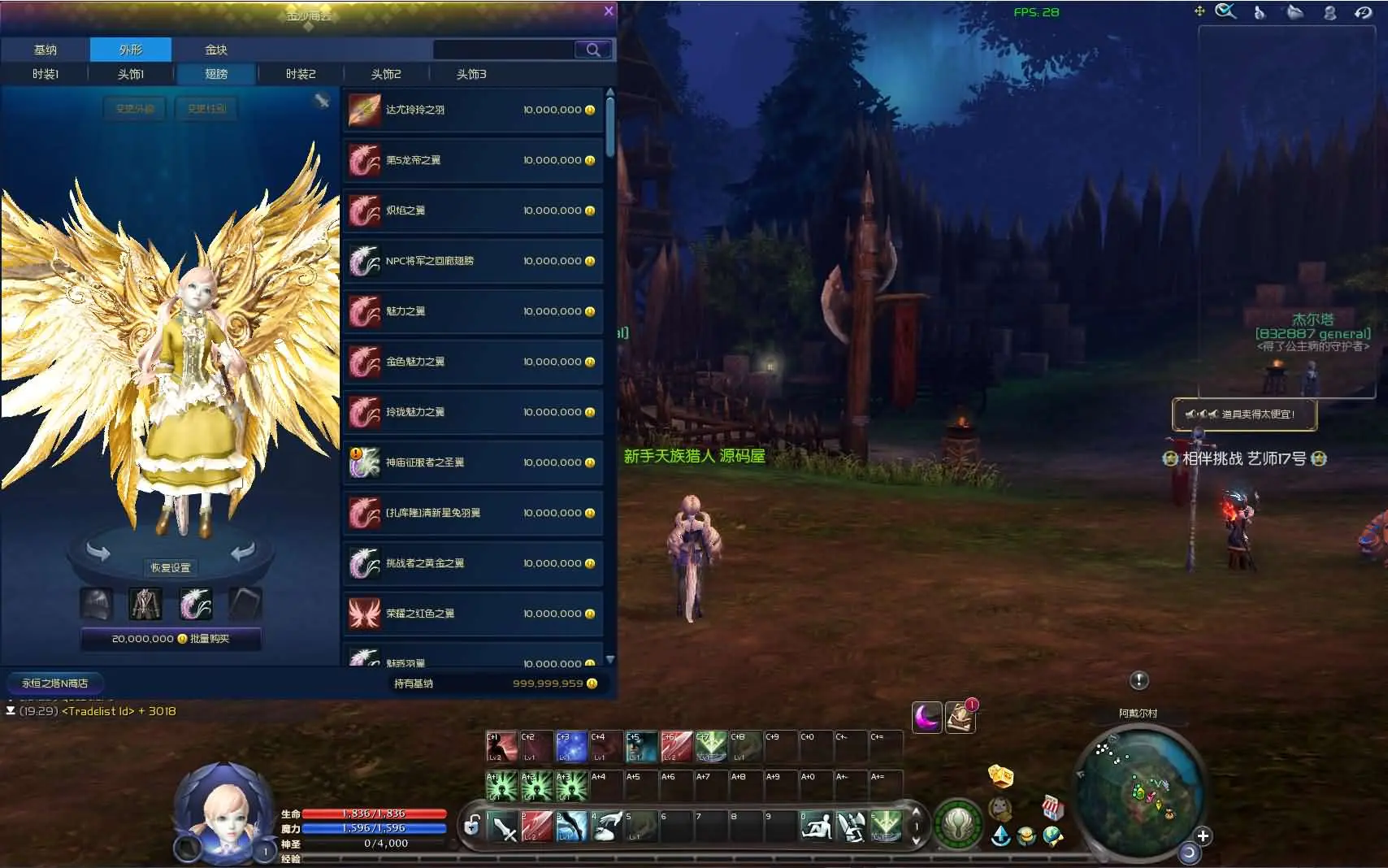This screenshot has height=868, width=1388.
Task: Choose 荣耀之红色之翼 from the list
Action: pyautogui.click(x=473, y=614)
